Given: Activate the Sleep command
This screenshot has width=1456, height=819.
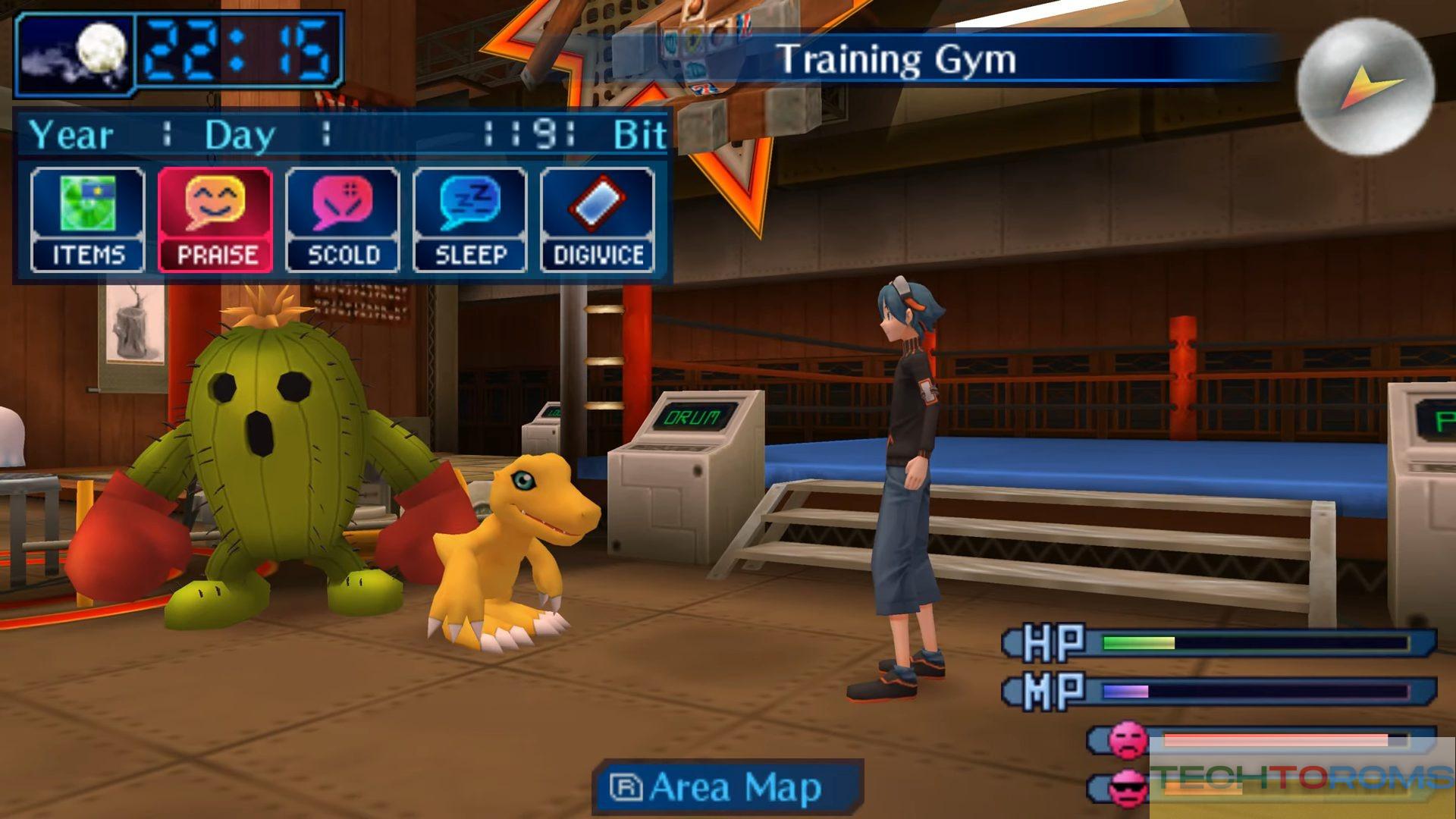Looking at the screenshot, I should pyautogui.click(x=470, y=220).
